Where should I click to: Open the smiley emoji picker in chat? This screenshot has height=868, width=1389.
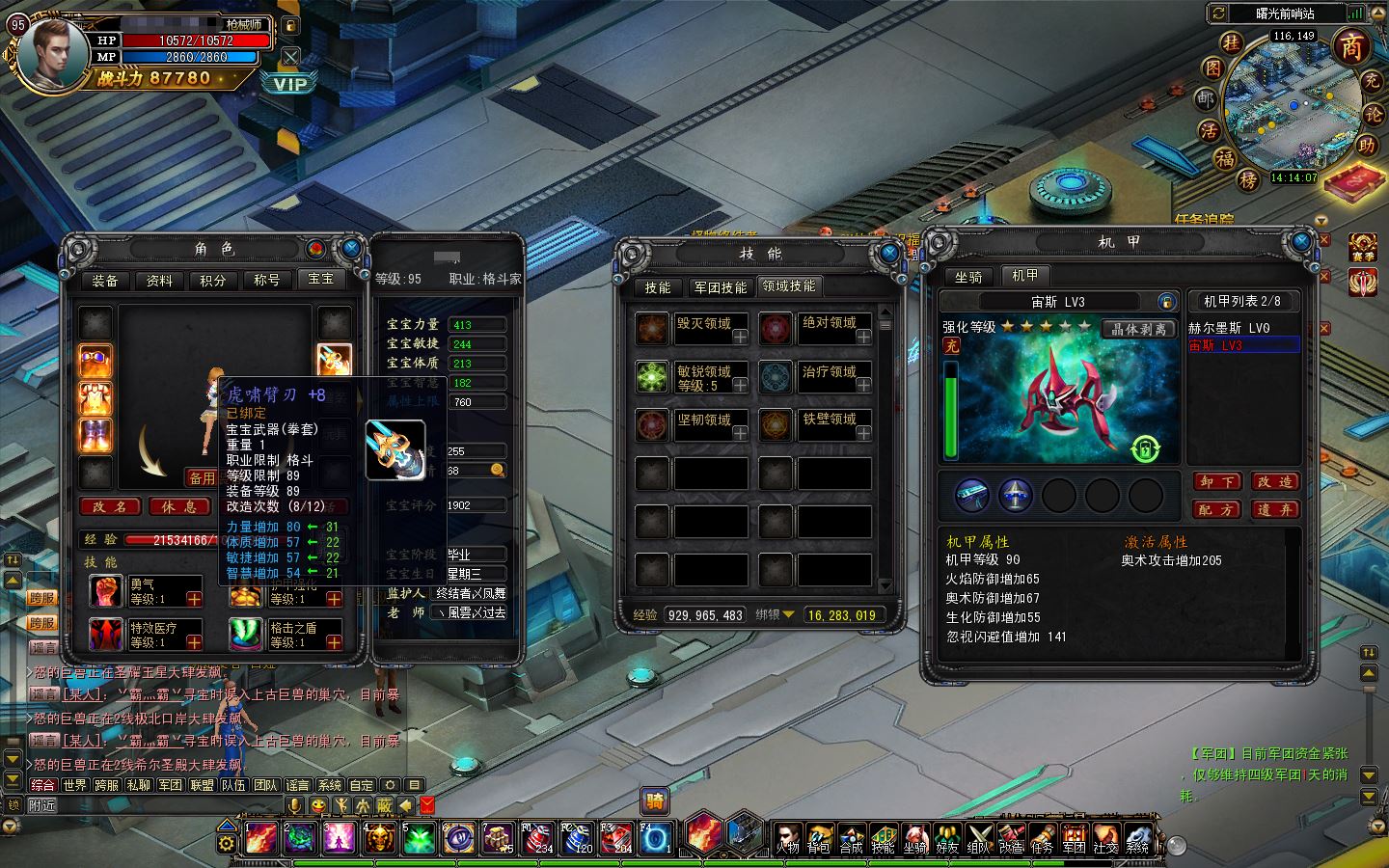coord(318,805)
